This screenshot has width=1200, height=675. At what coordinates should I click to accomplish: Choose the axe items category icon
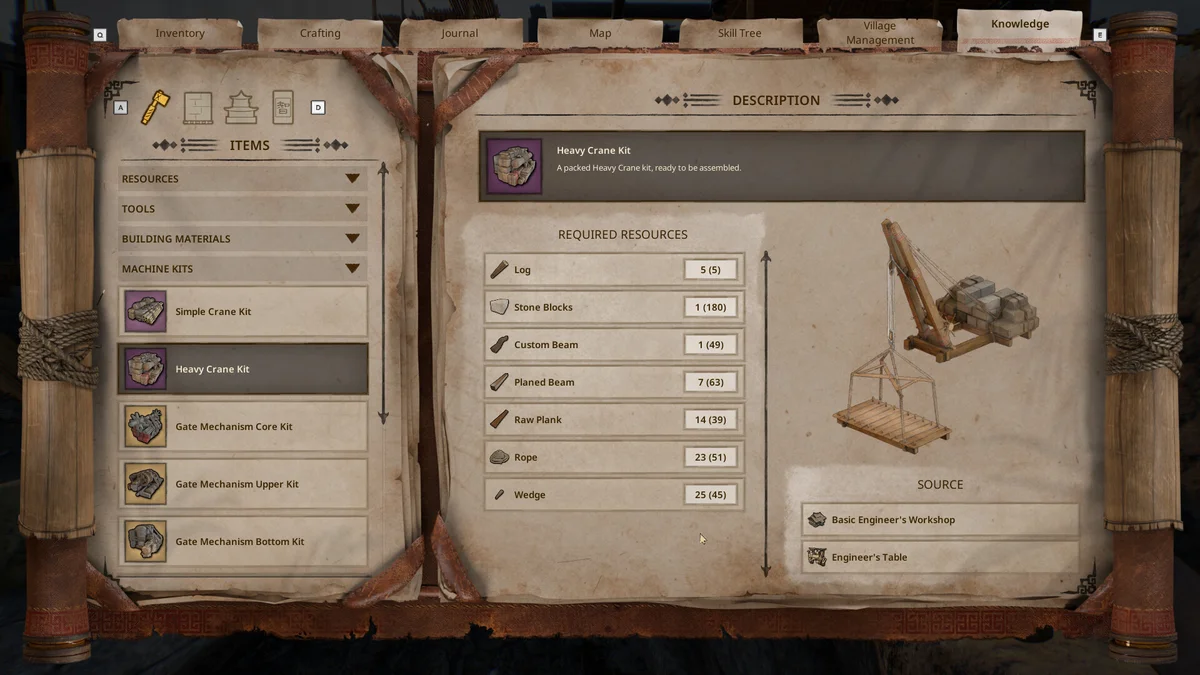[x=155, y=107]
